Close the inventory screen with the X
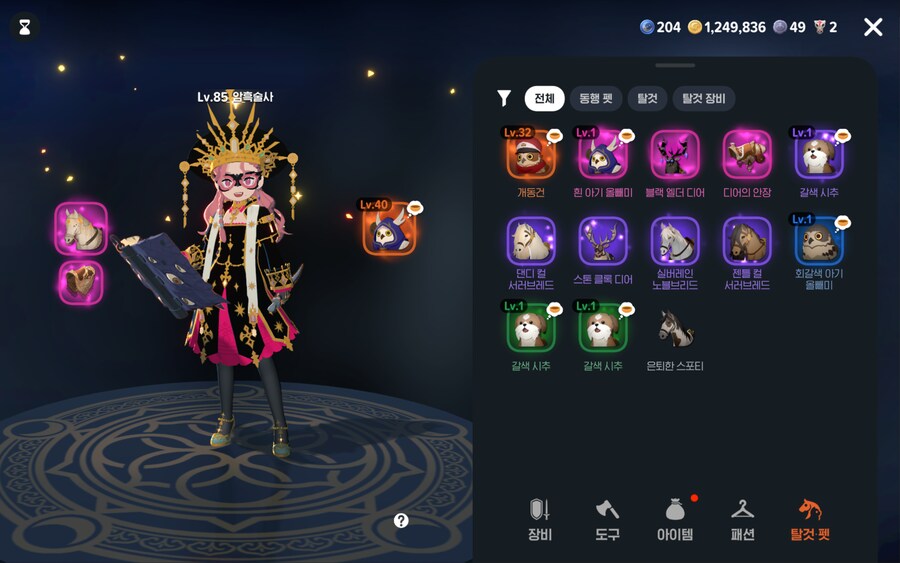This screenshot has width=900, height=563. (873, 27)
